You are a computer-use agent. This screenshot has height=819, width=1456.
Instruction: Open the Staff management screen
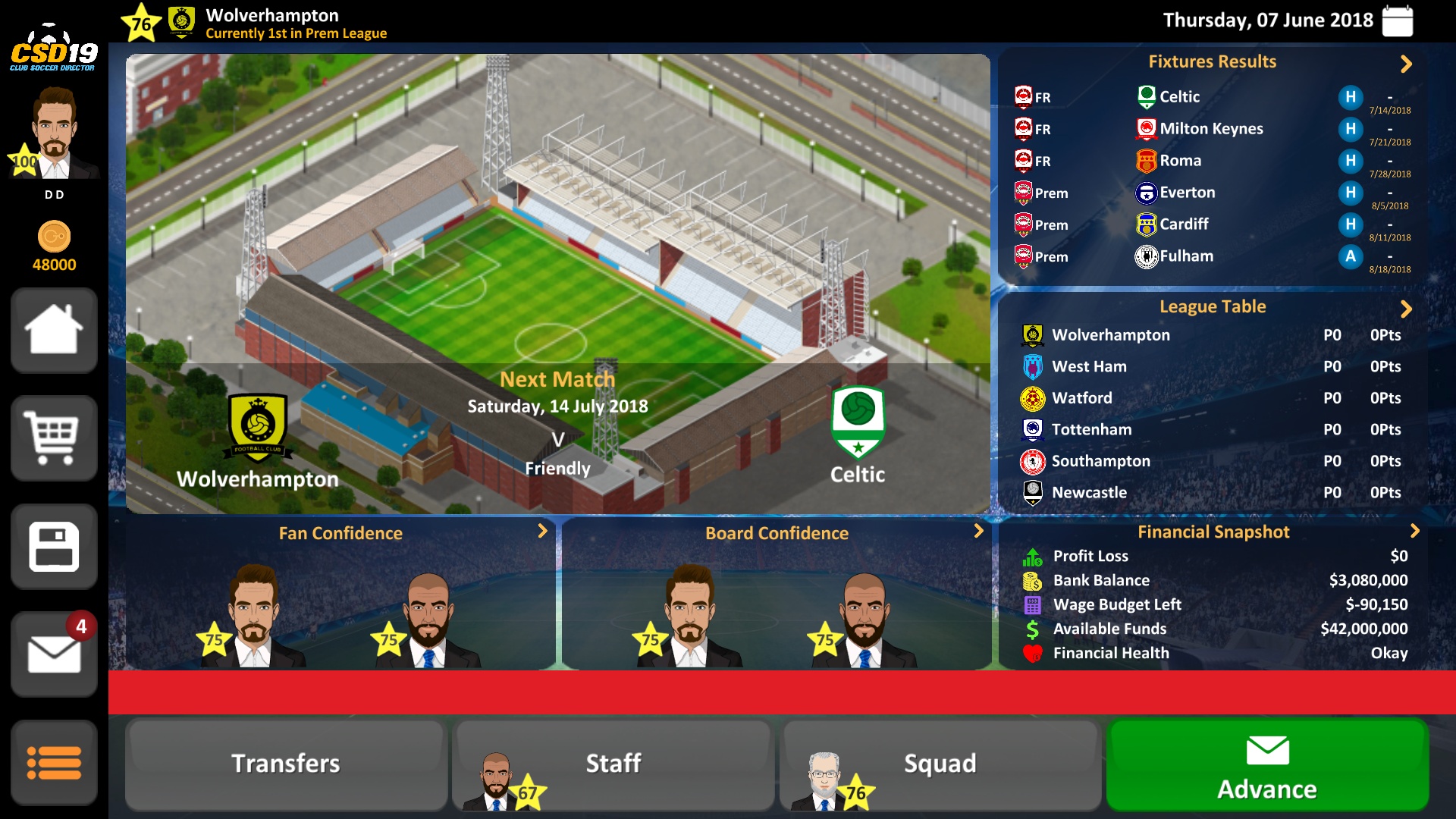[x=613, y=764]
